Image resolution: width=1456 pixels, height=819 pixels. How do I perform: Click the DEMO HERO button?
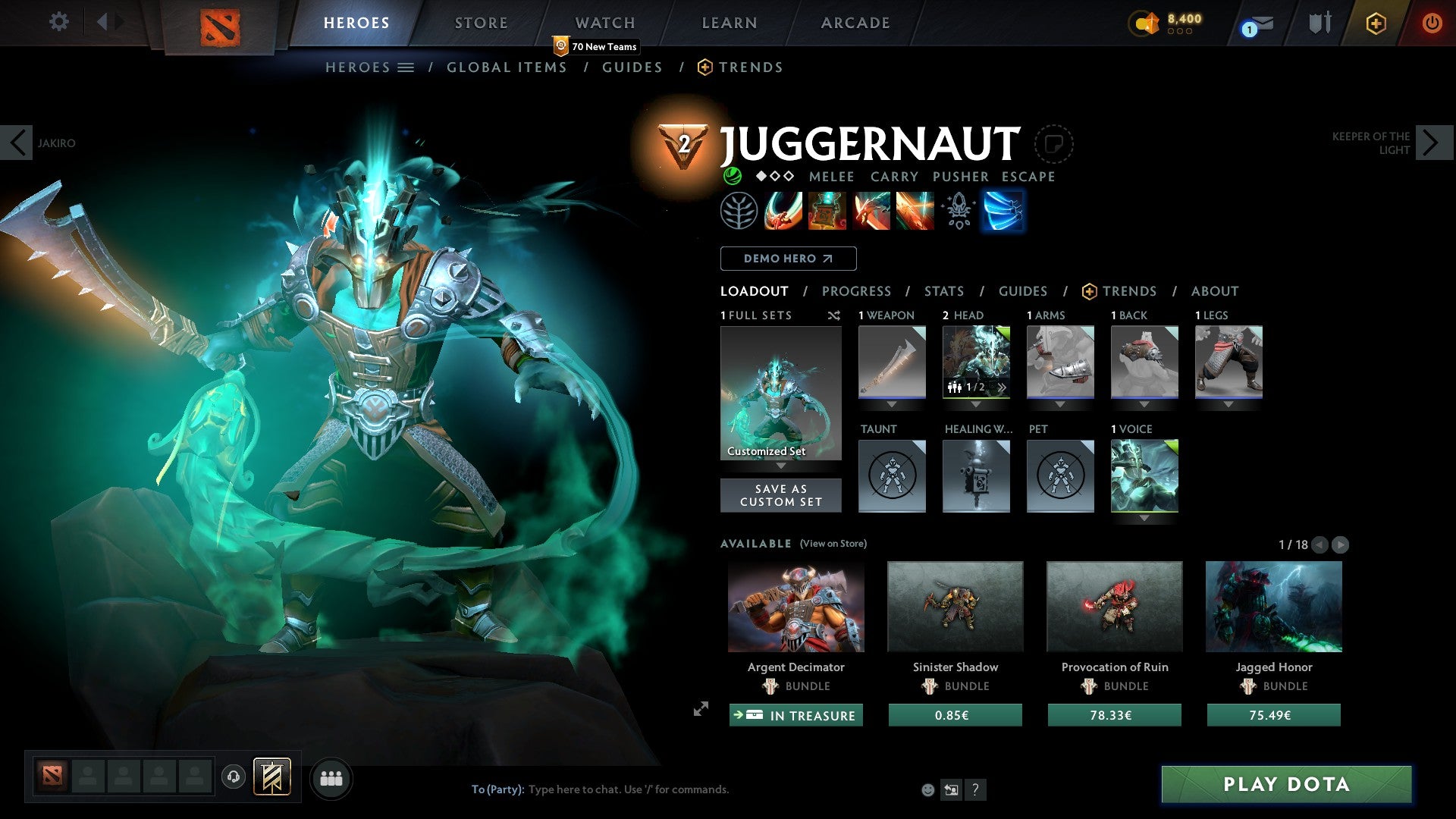[x=787, y=259]
